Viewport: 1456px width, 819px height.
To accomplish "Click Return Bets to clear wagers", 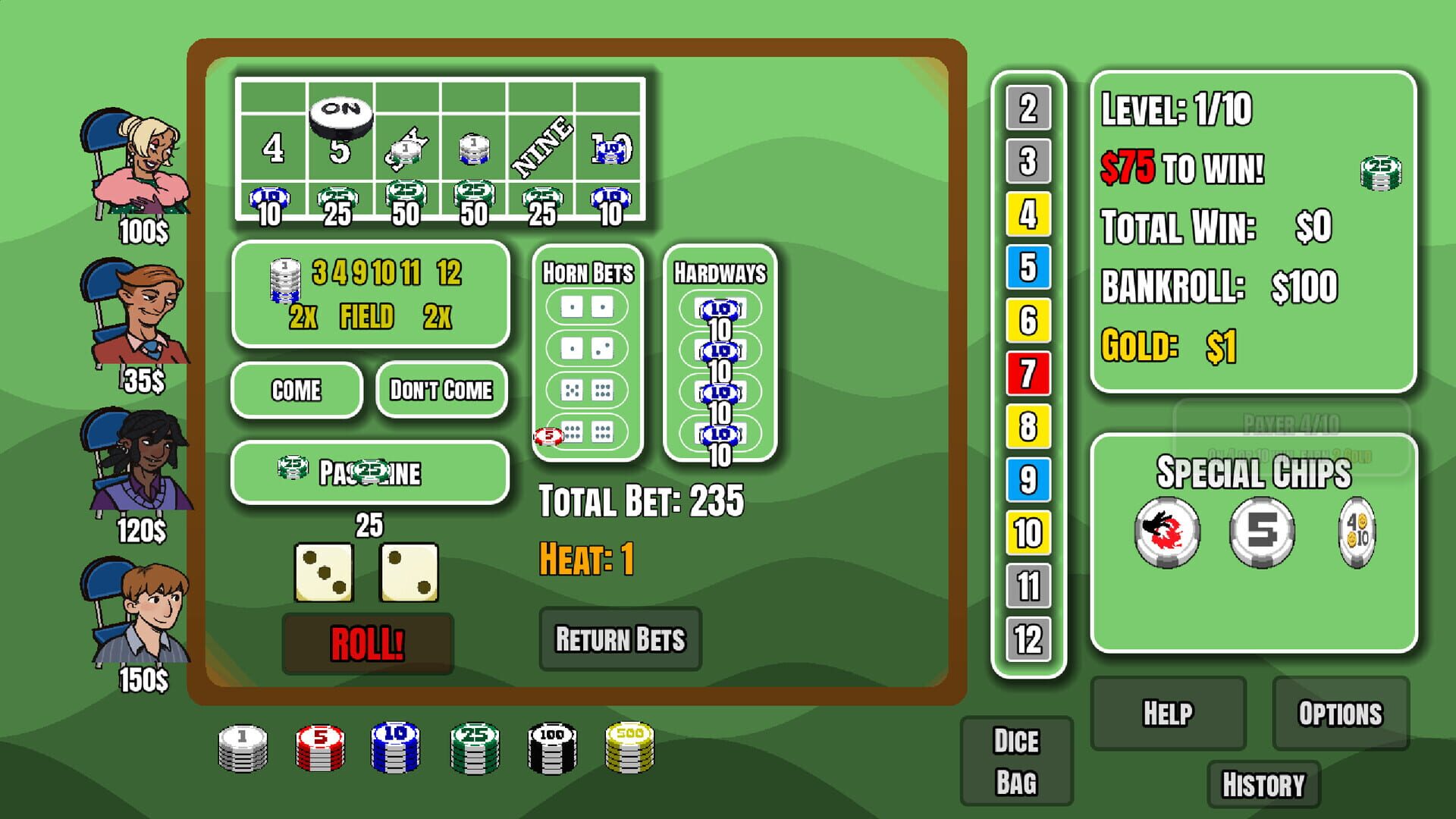I will coord(620,640).
